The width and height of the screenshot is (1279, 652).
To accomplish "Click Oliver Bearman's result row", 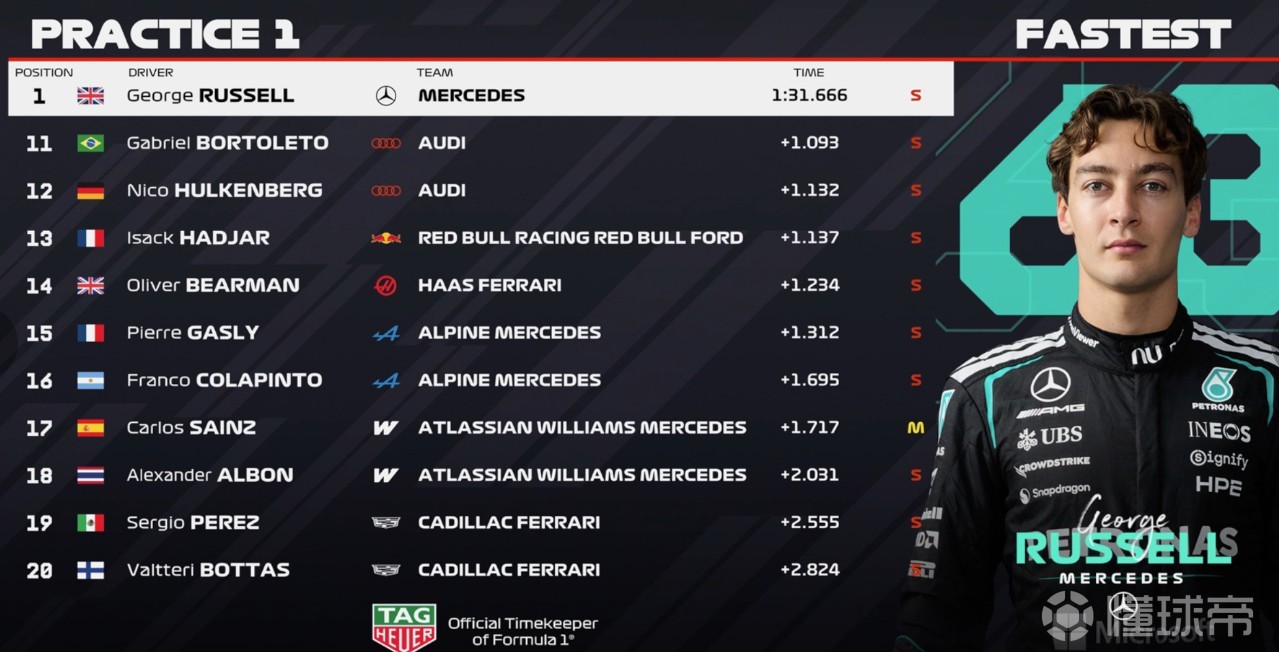I will [x=480, y=285].
